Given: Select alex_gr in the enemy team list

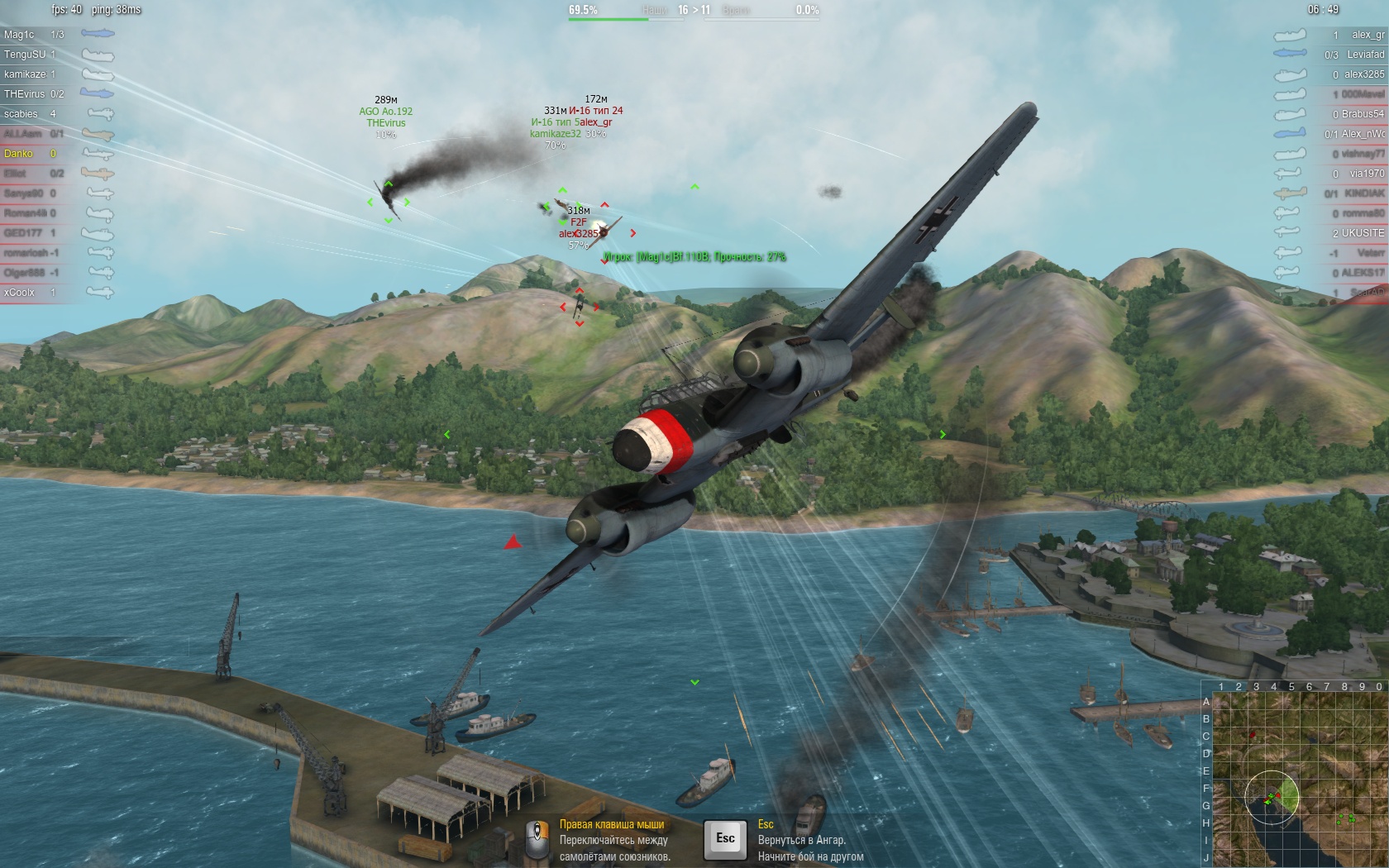Looking at the screenshot, I should 1368,35.
